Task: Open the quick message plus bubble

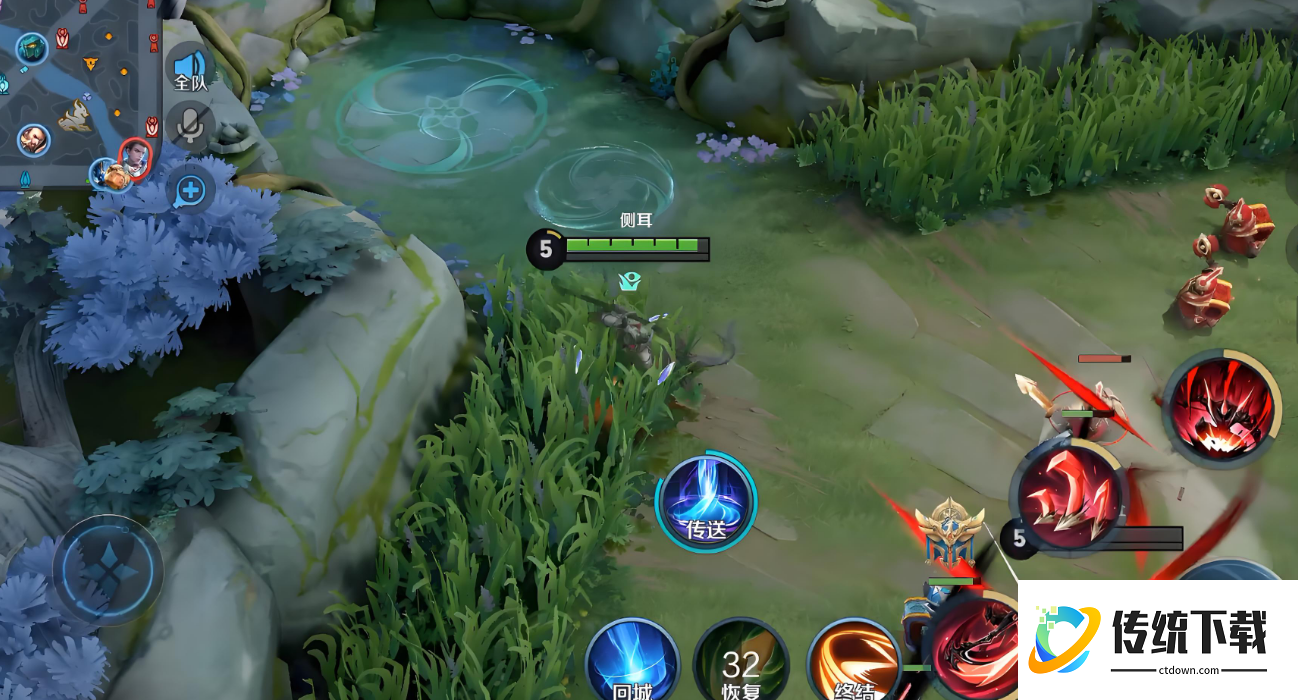Action: [190, 188]
